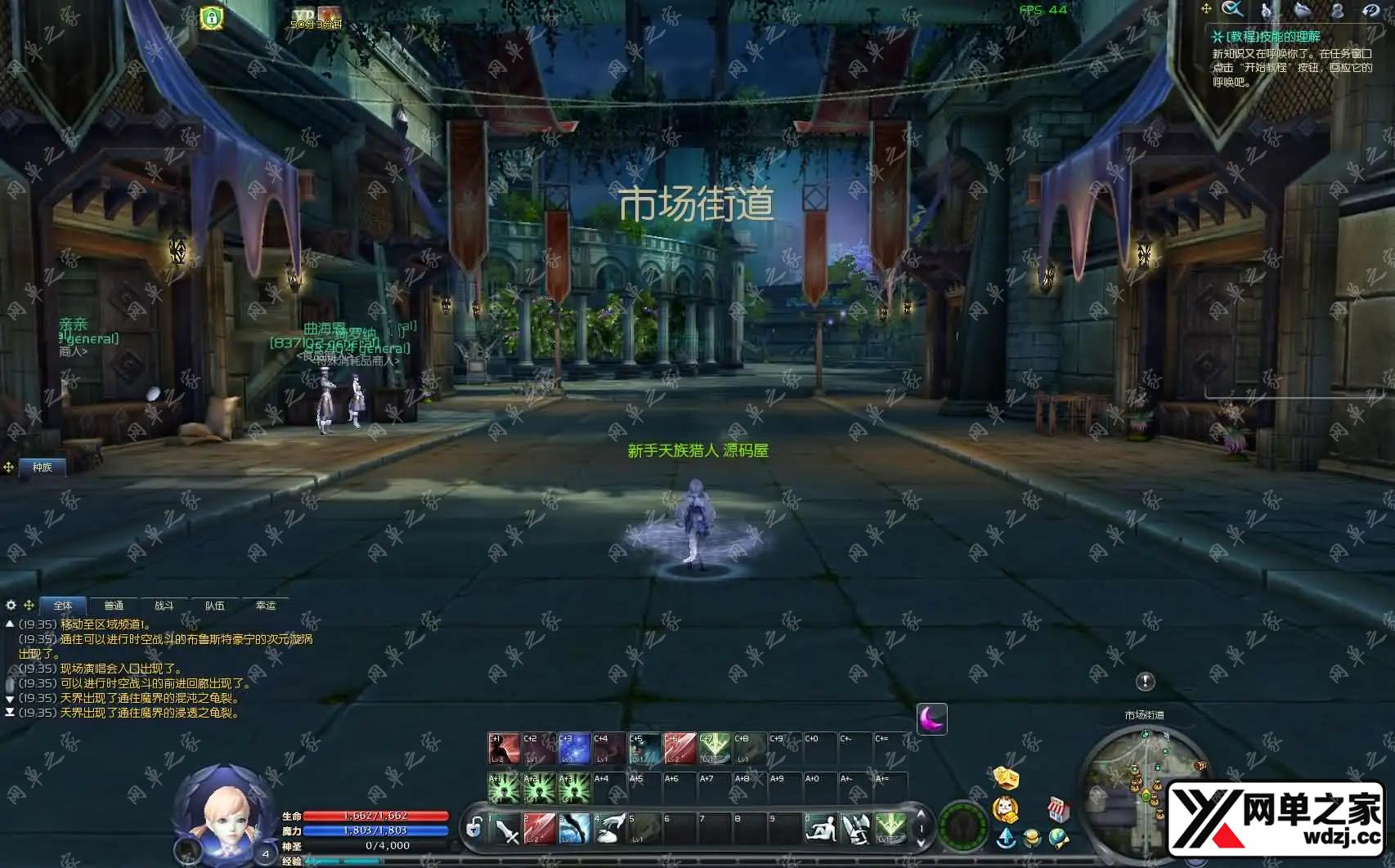1395x868 pixels.
Task: Switch to the 普通 chat tab
Action: coord(114,606)
